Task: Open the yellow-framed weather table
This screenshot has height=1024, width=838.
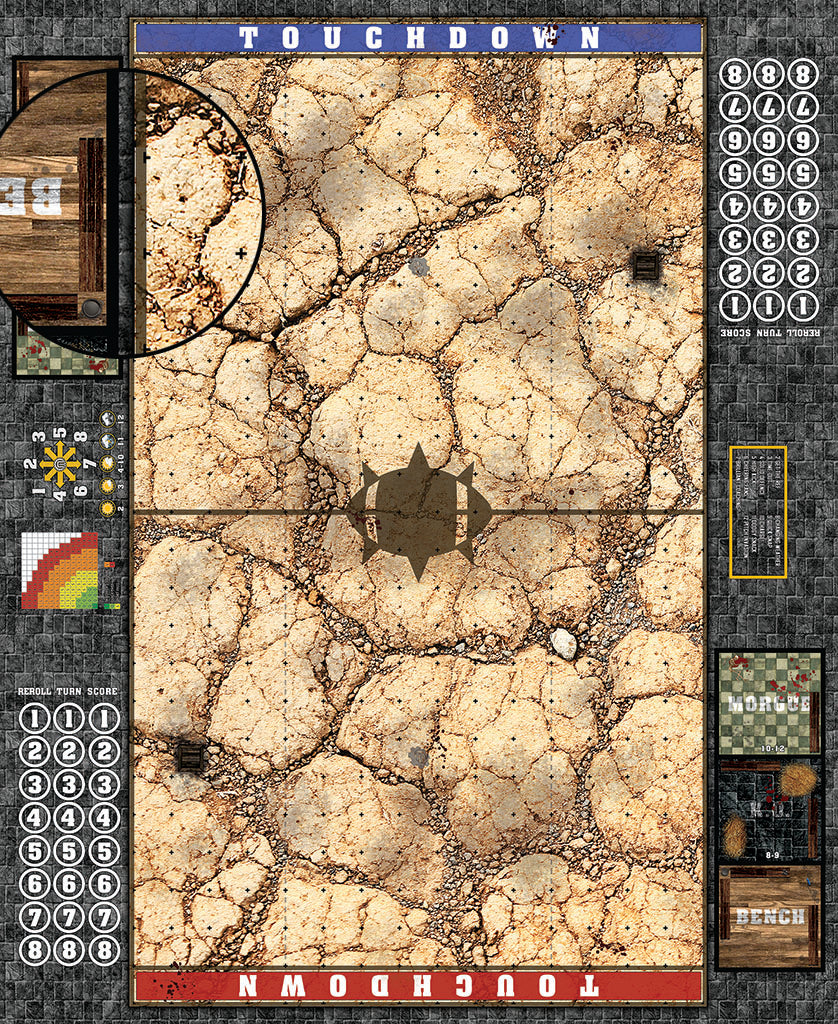Action: tap(758, 512)
